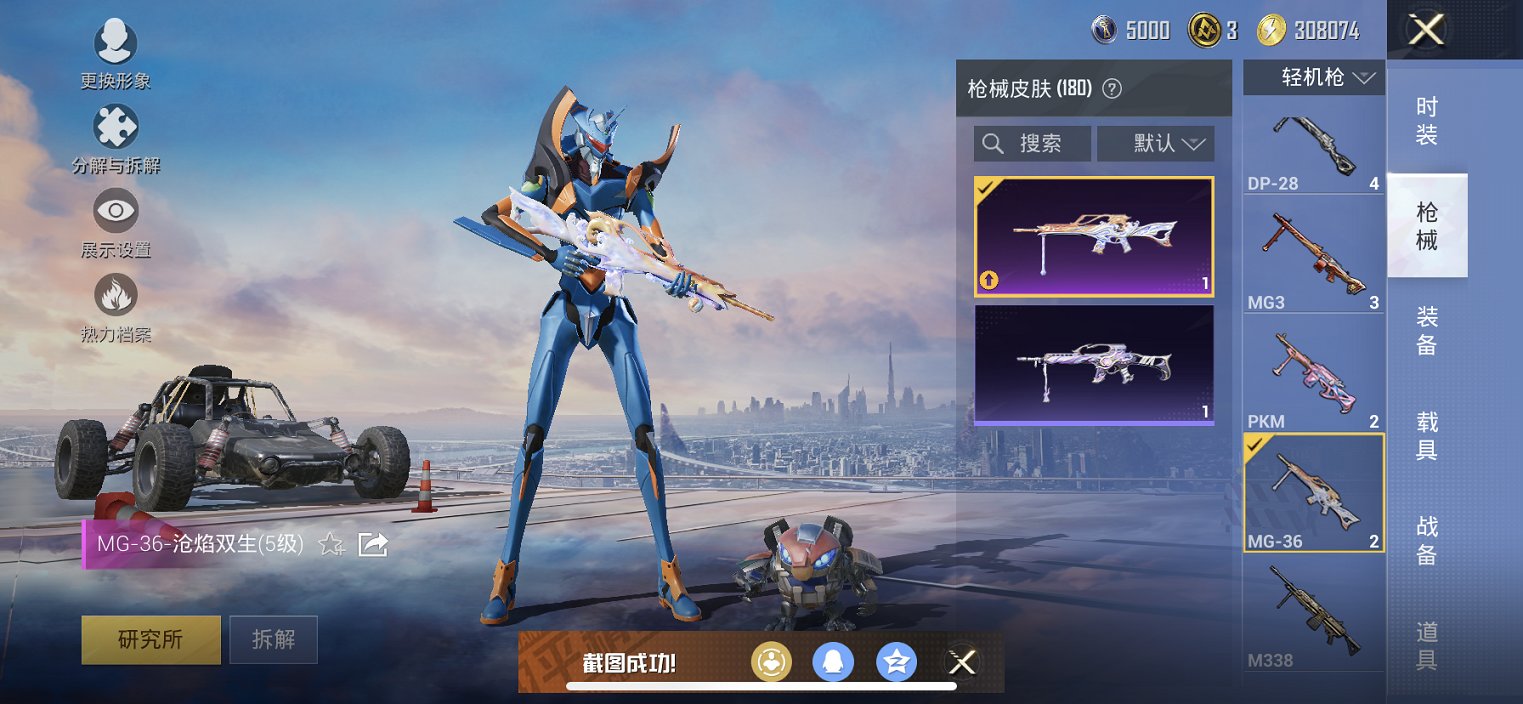
Task: Open 分解与拆解 puzzle piece menu
Action: click(115, 129)
